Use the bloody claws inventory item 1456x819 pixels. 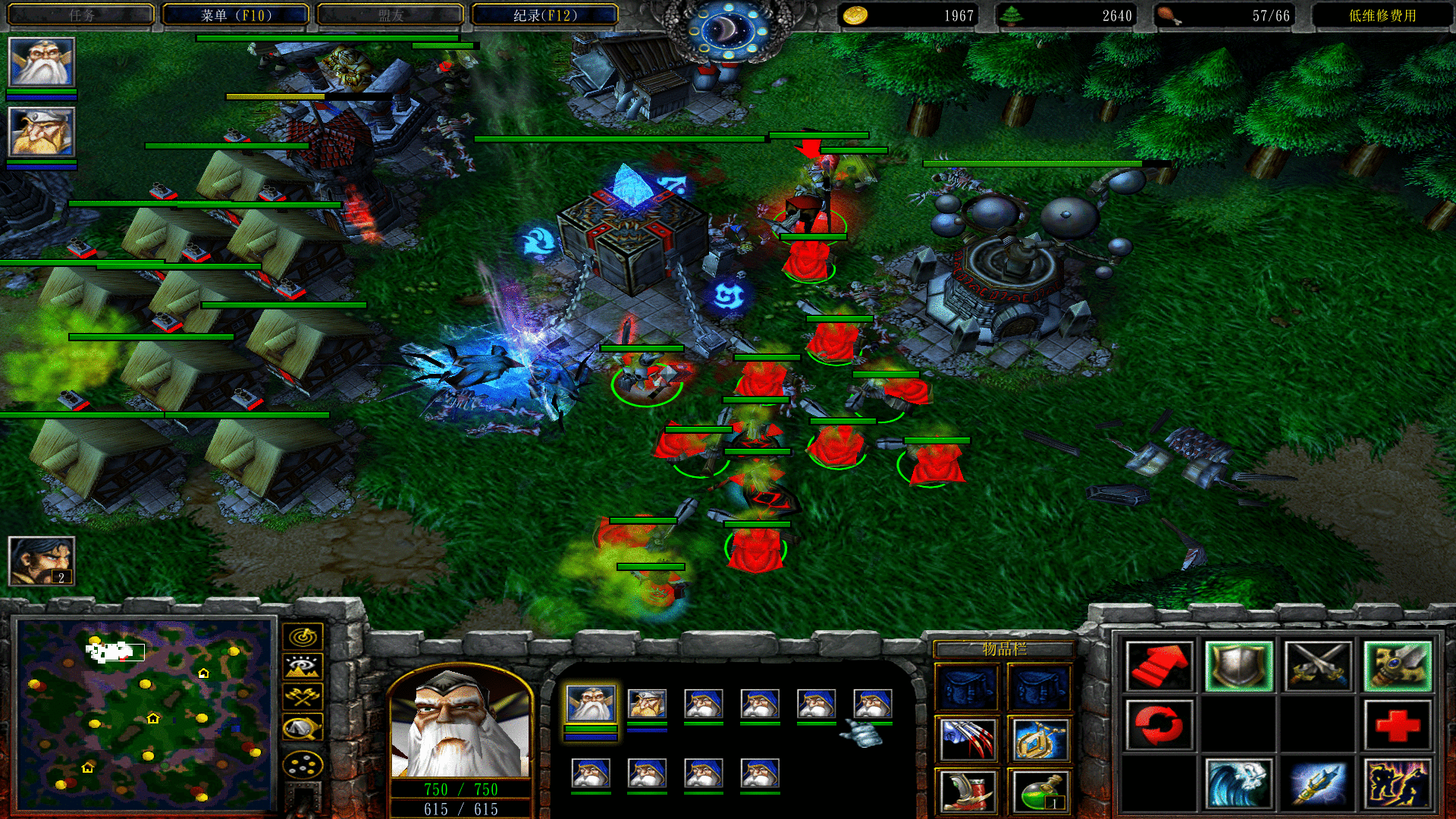[967, 739]
